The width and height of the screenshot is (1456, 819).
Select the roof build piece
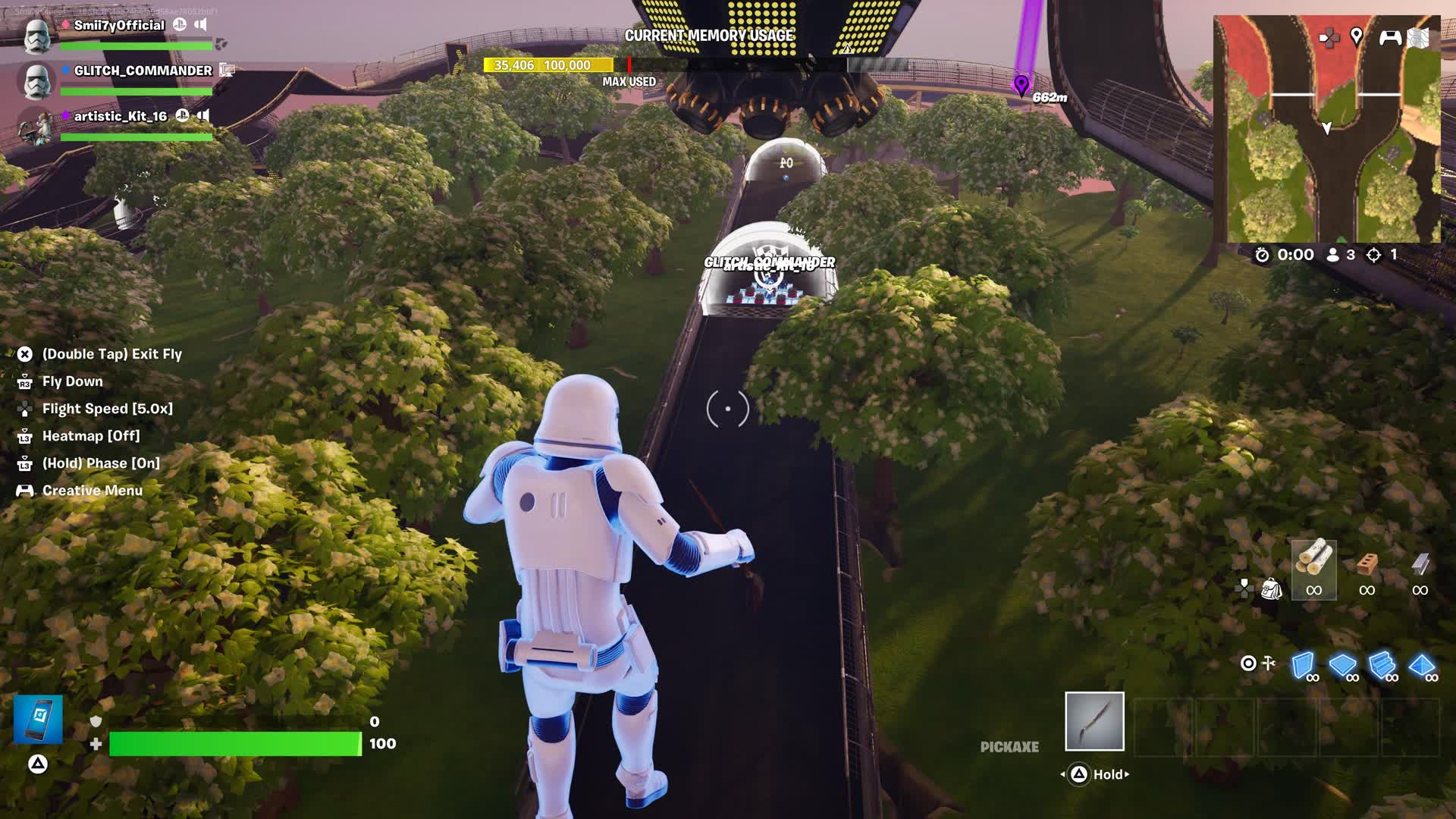coord(1421,666)
